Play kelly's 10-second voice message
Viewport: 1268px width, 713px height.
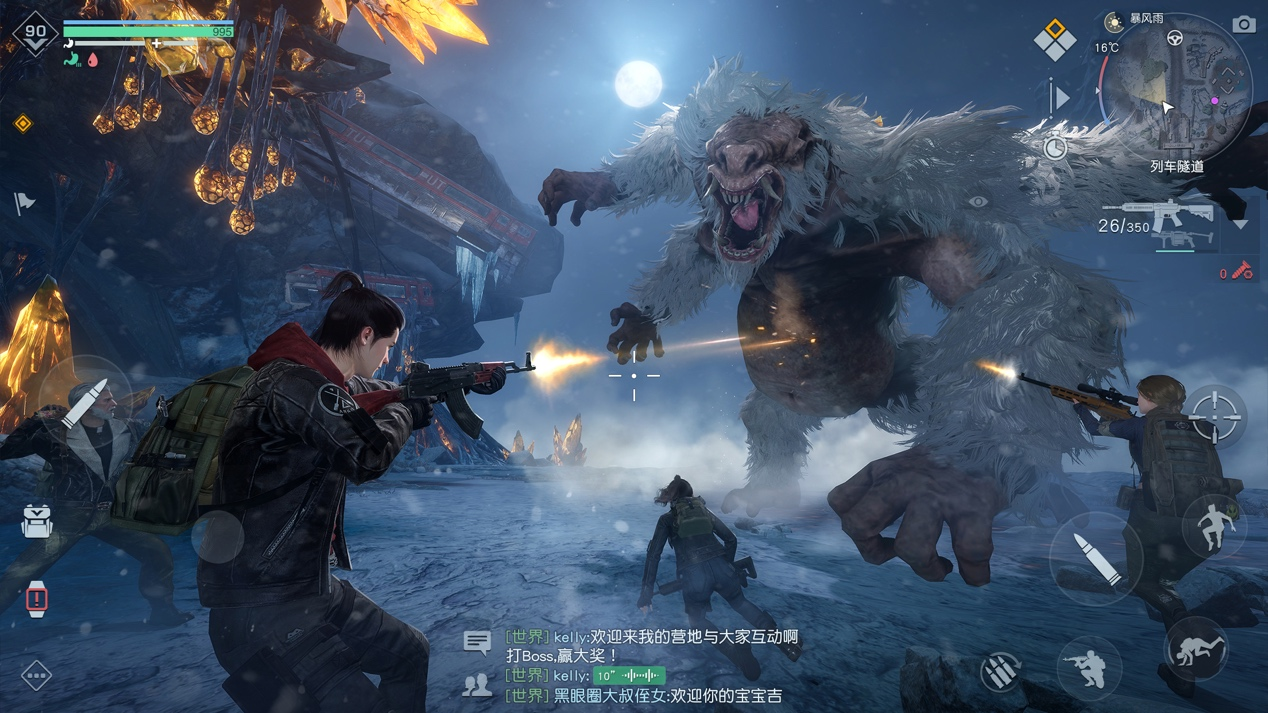(x=628, y=676)
